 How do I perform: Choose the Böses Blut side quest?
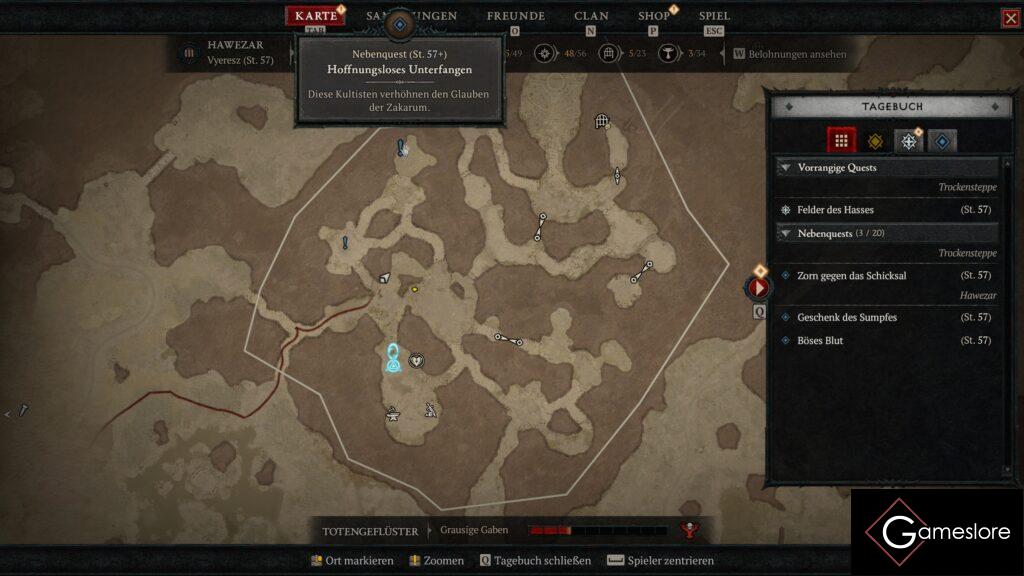pyautogui.click(x=820, y=341)
